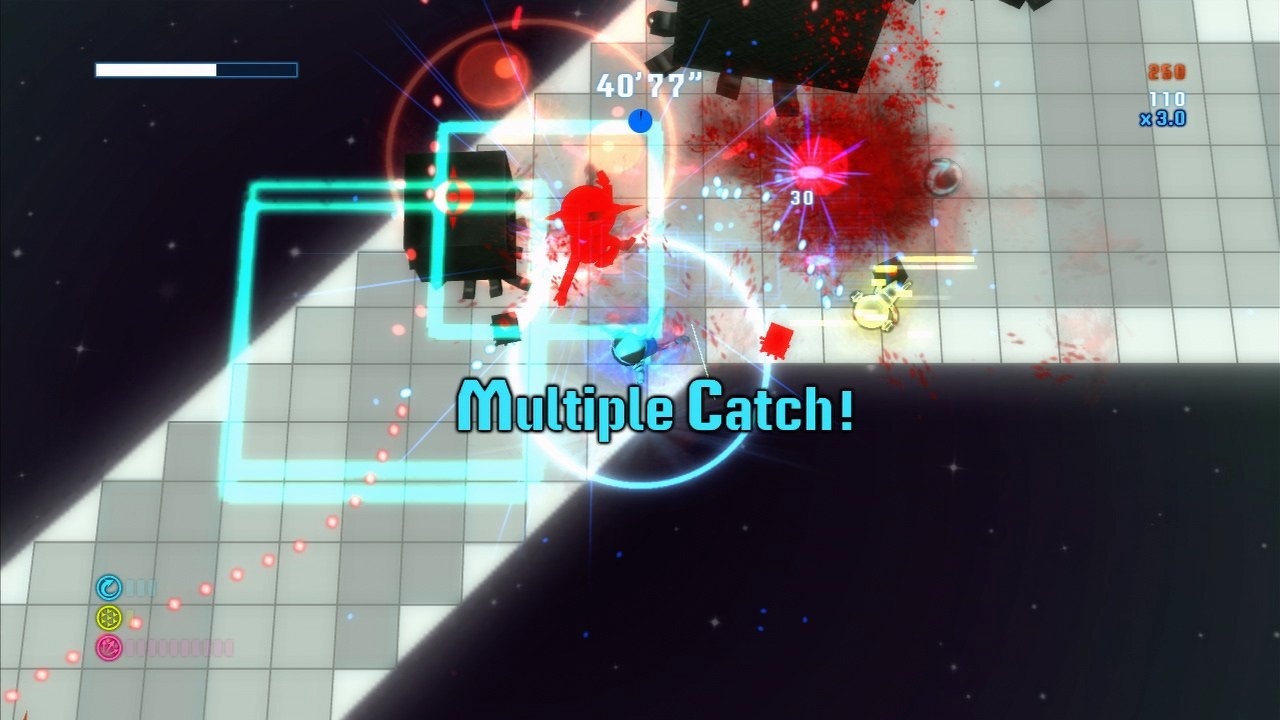
Task: Click the red player mech character
Action: pyautogui.click(x=590, y=220)
